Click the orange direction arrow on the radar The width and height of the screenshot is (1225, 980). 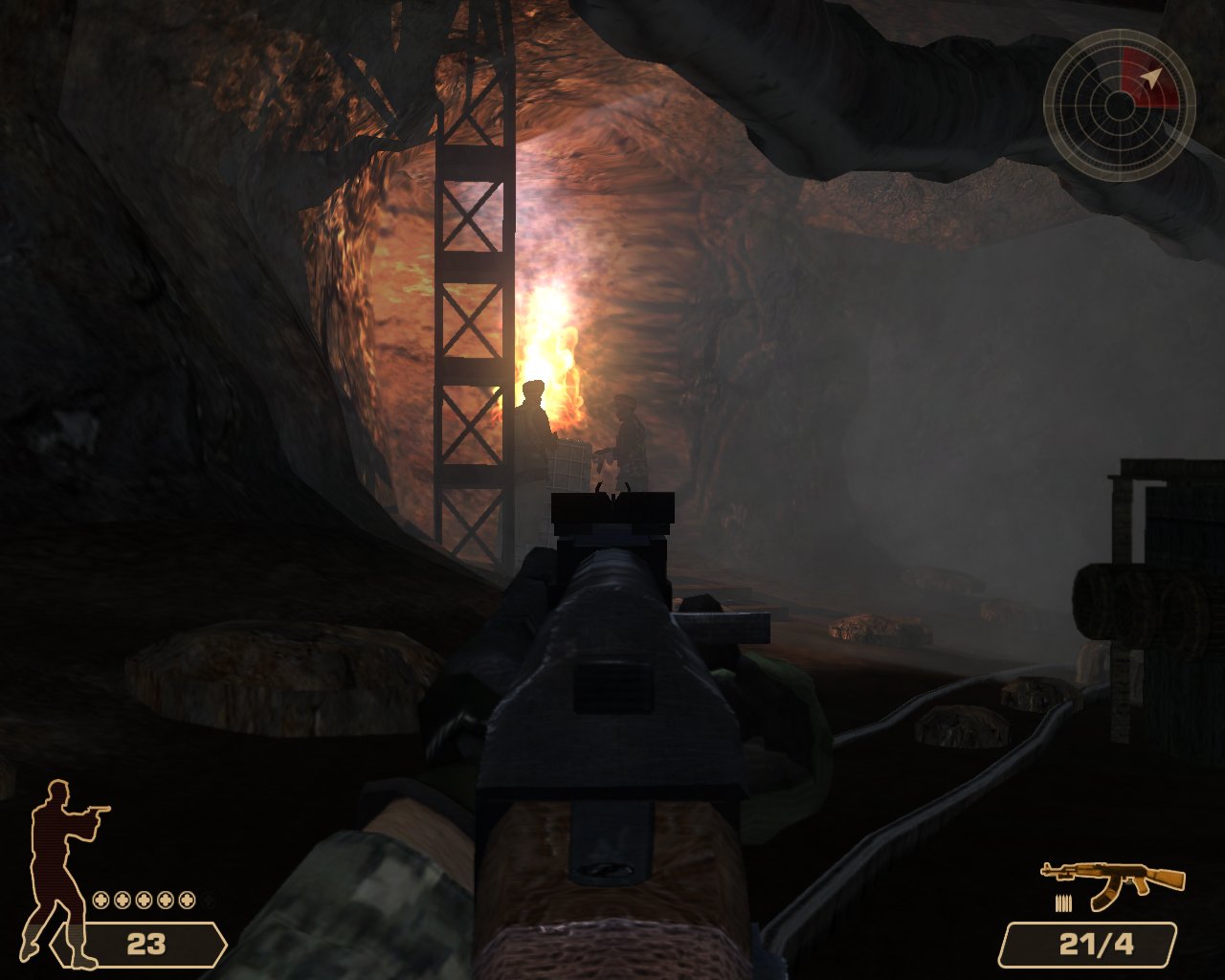1151,77
